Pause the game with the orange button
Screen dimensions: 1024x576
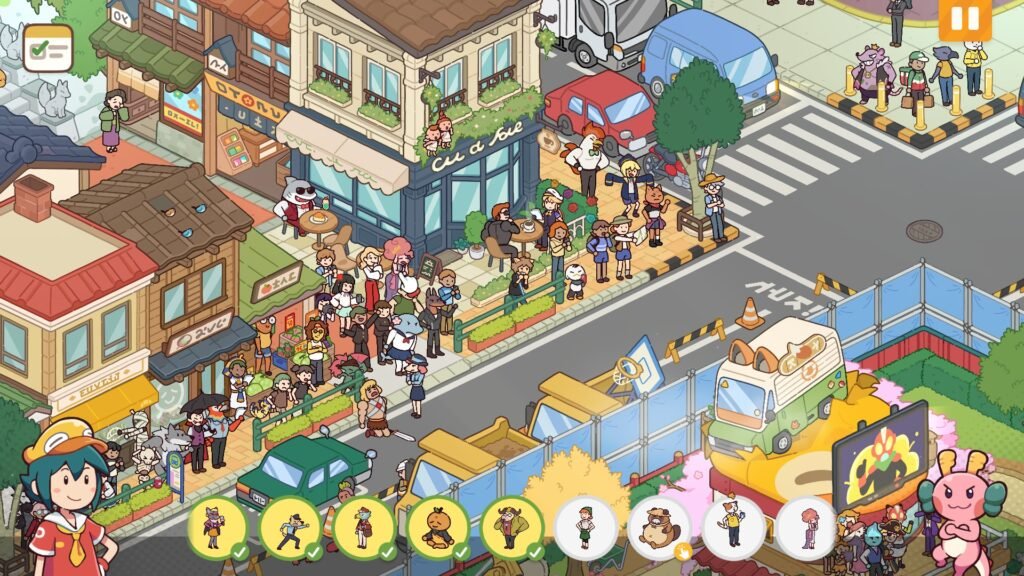coord(964,18)
